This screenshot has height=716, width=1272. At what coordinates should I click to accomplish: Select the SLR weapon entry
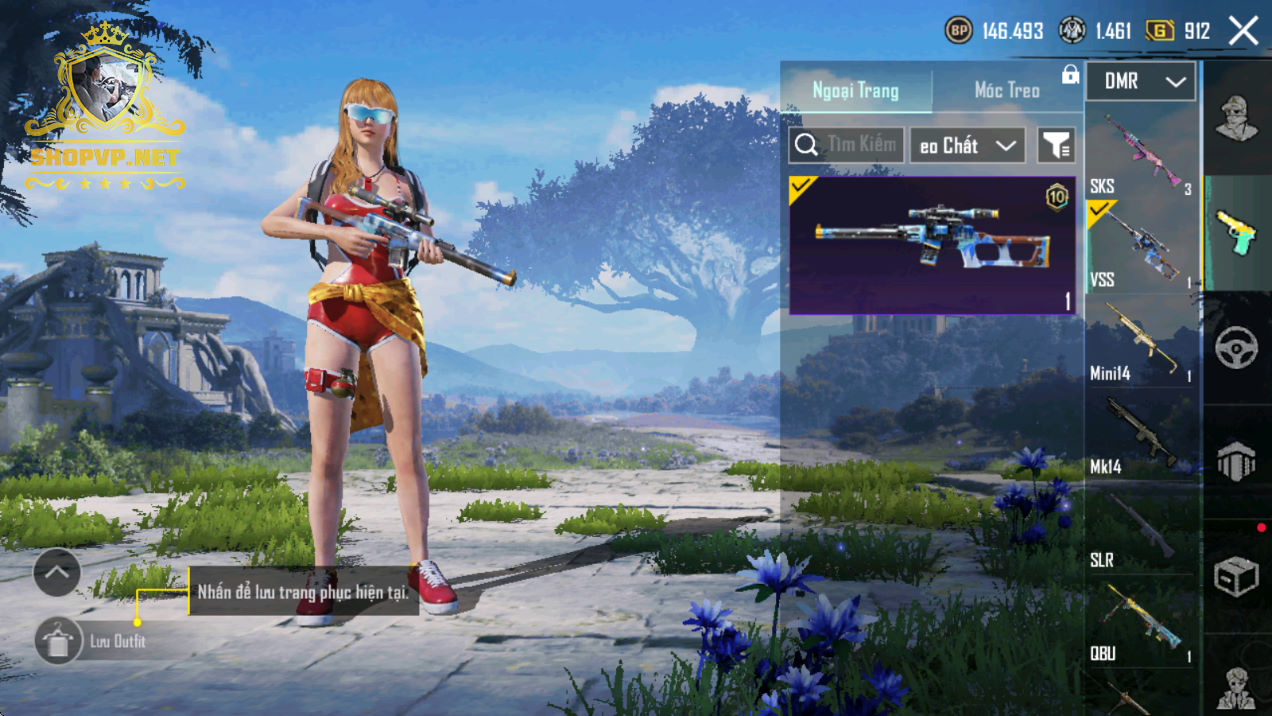[x=1140, y=530]
